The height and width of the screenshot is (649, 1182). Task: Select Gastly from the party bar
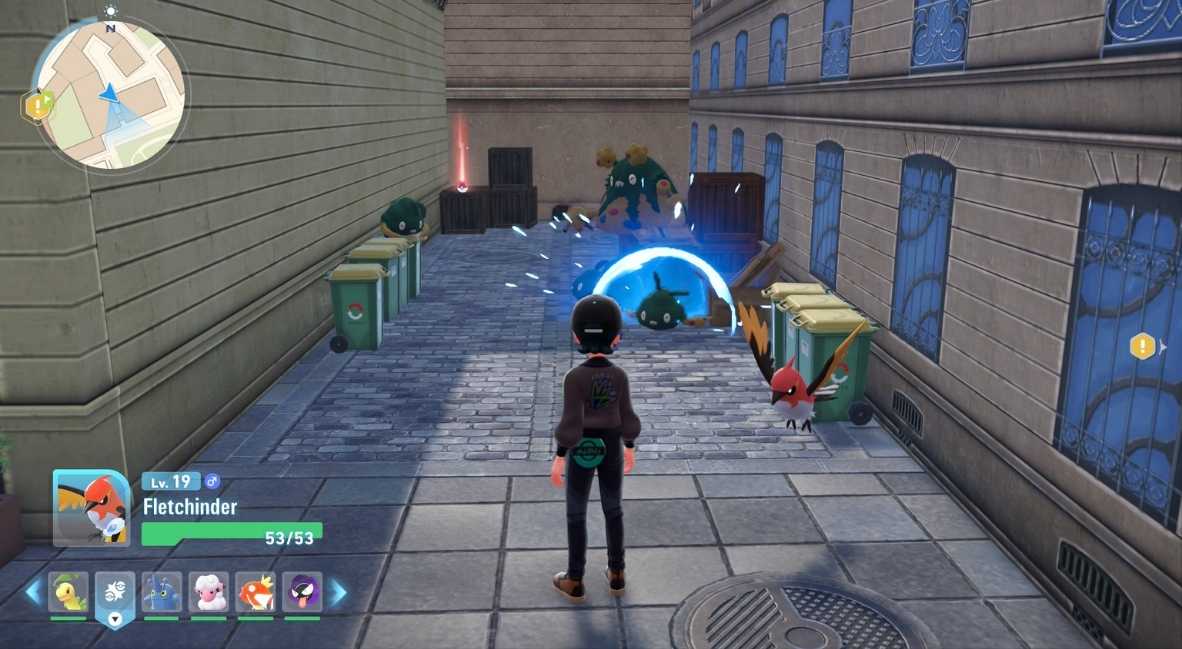[x=302, y=592]
